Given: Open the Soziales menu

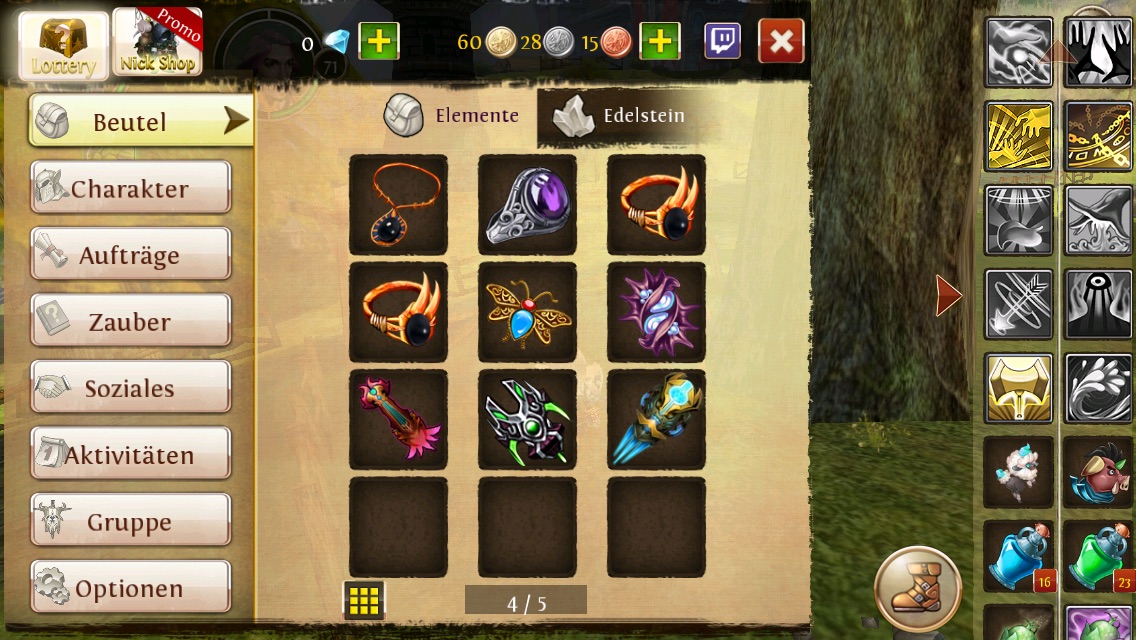Looking at the screenshot, I should [131, 388].
